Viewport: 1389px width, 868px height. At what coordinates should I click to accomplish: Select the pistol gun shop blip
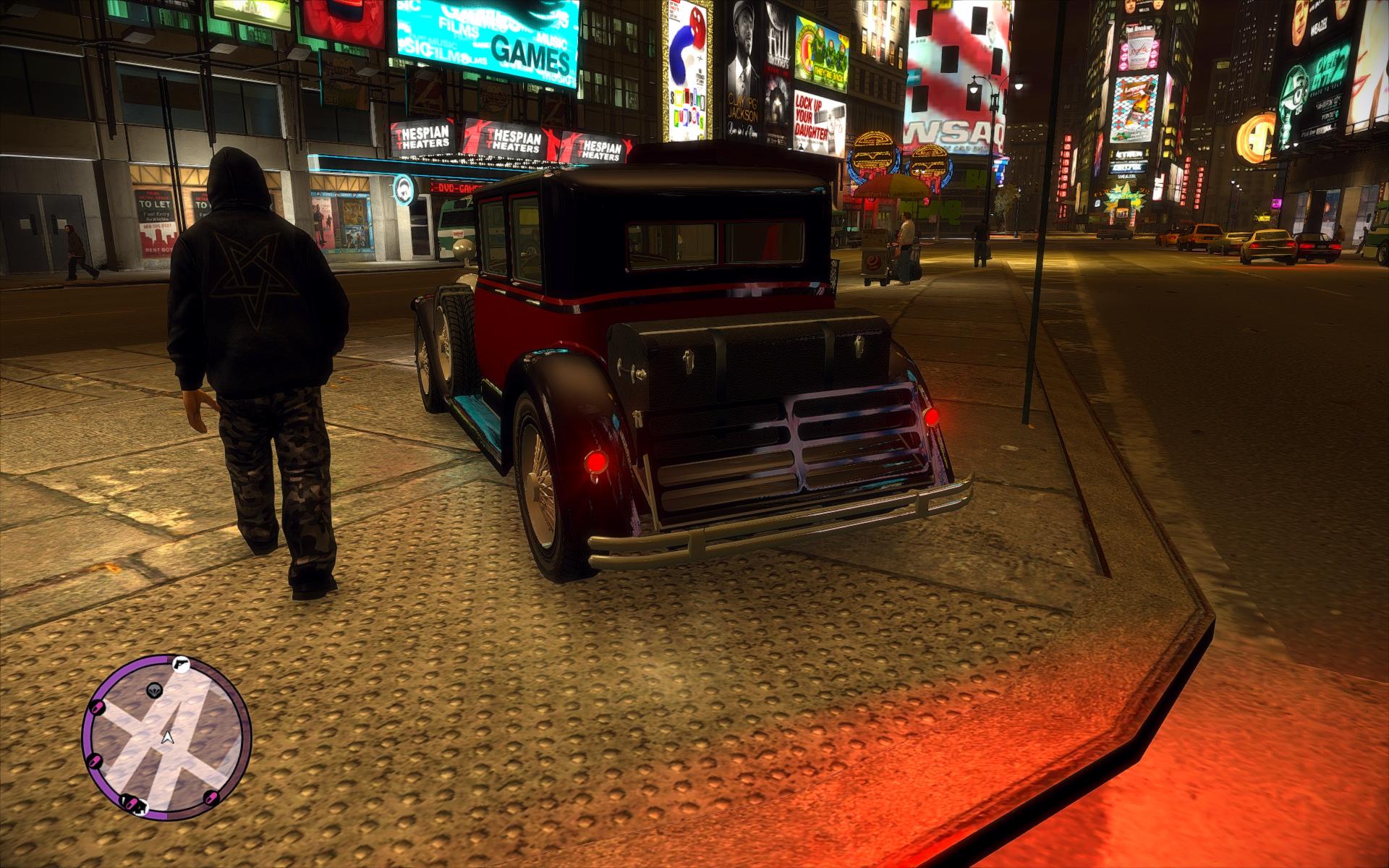tap(180, 664)
